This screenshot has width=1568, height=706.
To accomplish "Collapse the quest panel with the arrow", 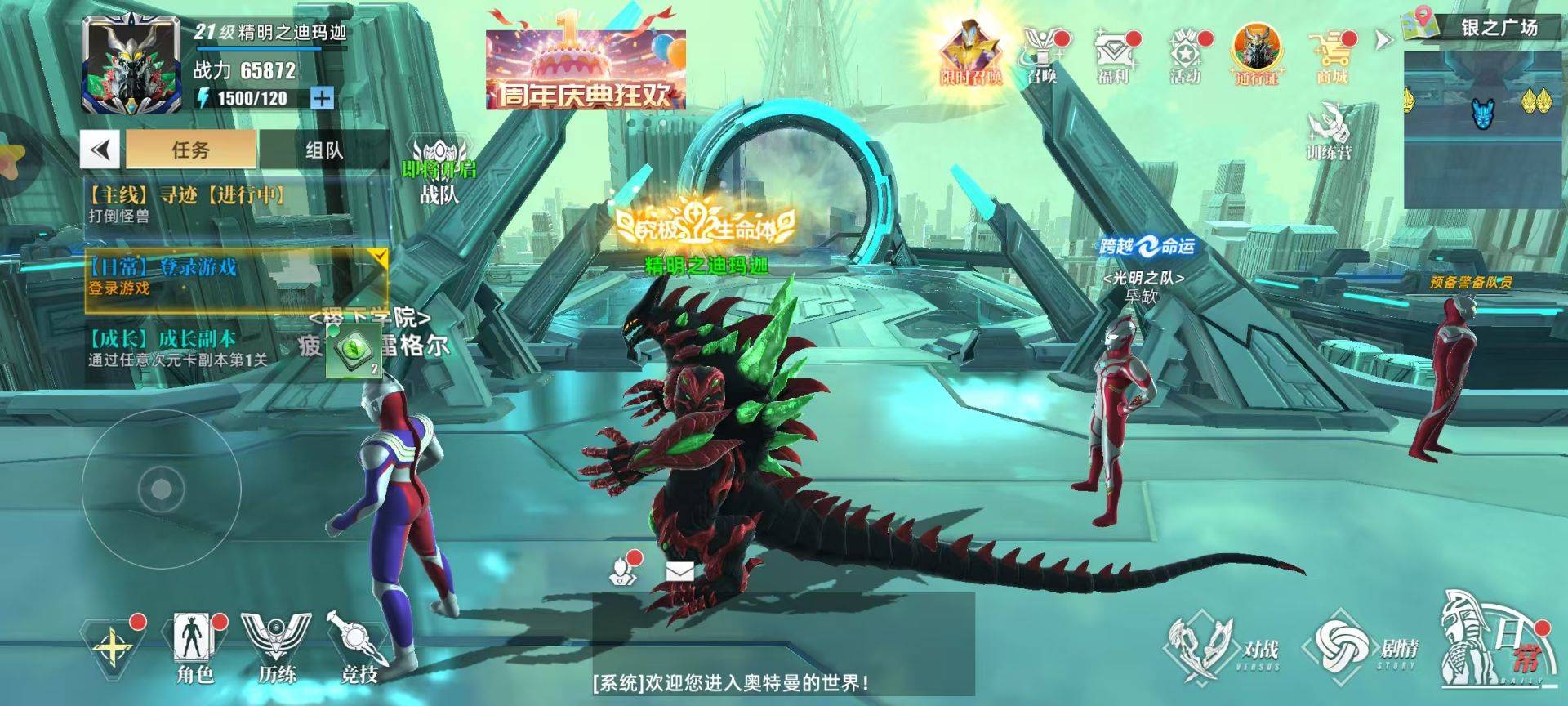I will coord(100,150).
